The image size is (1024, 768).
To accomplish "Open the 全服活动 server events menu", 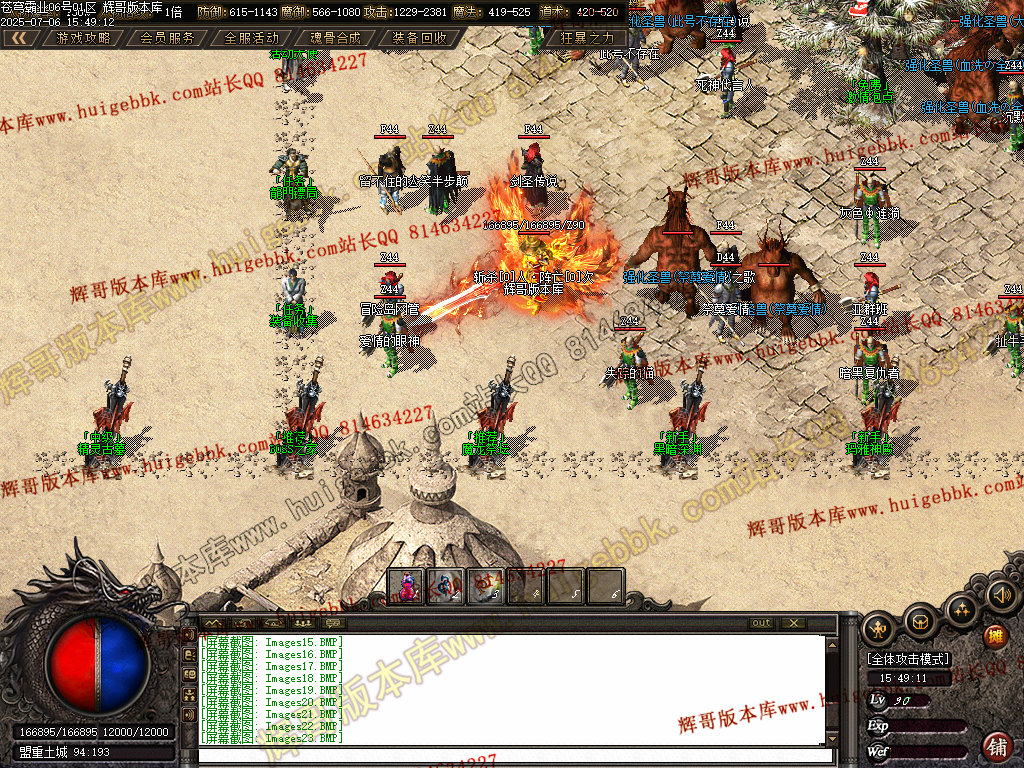I will click(x=251, y=38).
